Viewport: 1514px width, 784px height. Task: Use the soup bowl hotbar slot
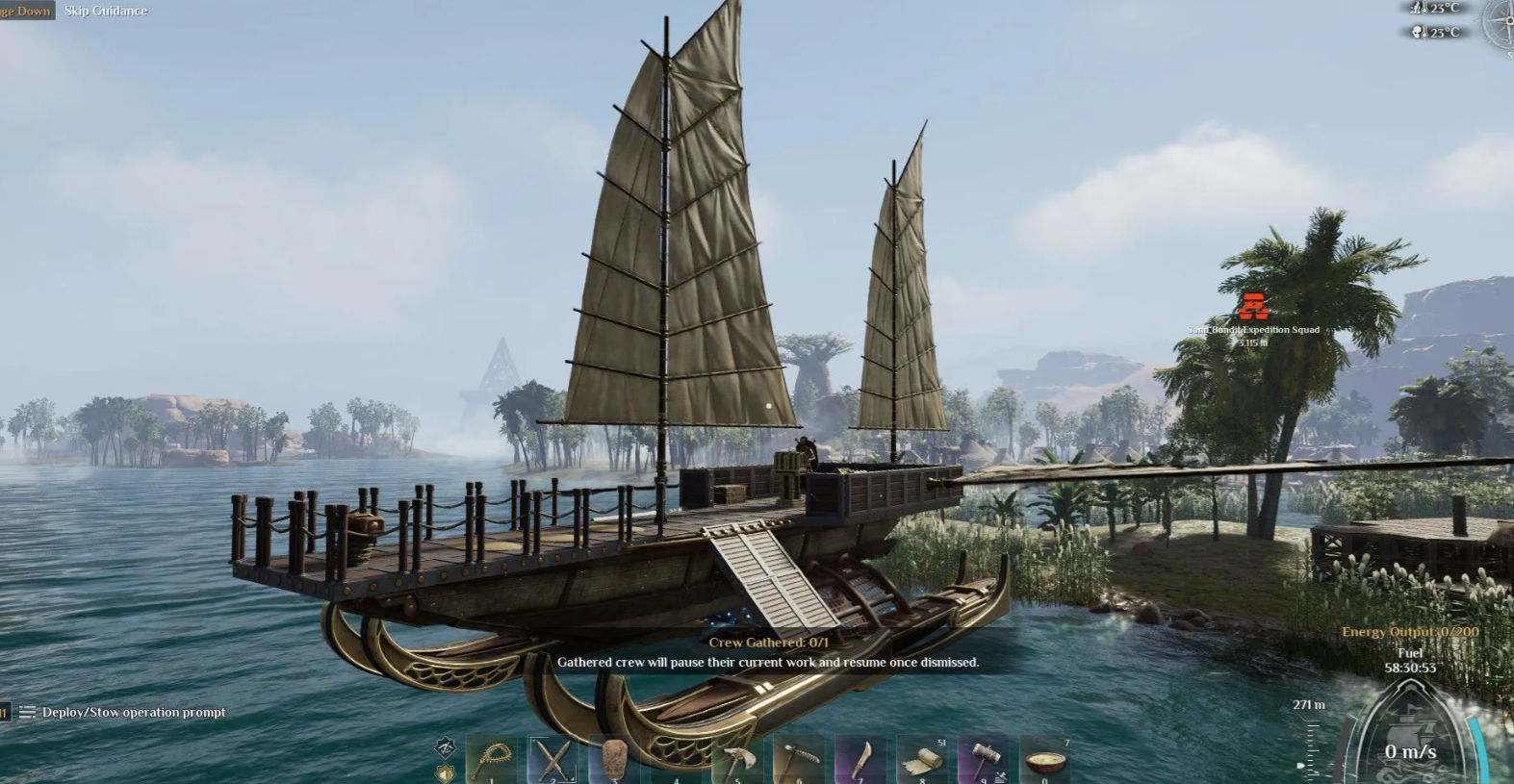1045,761
